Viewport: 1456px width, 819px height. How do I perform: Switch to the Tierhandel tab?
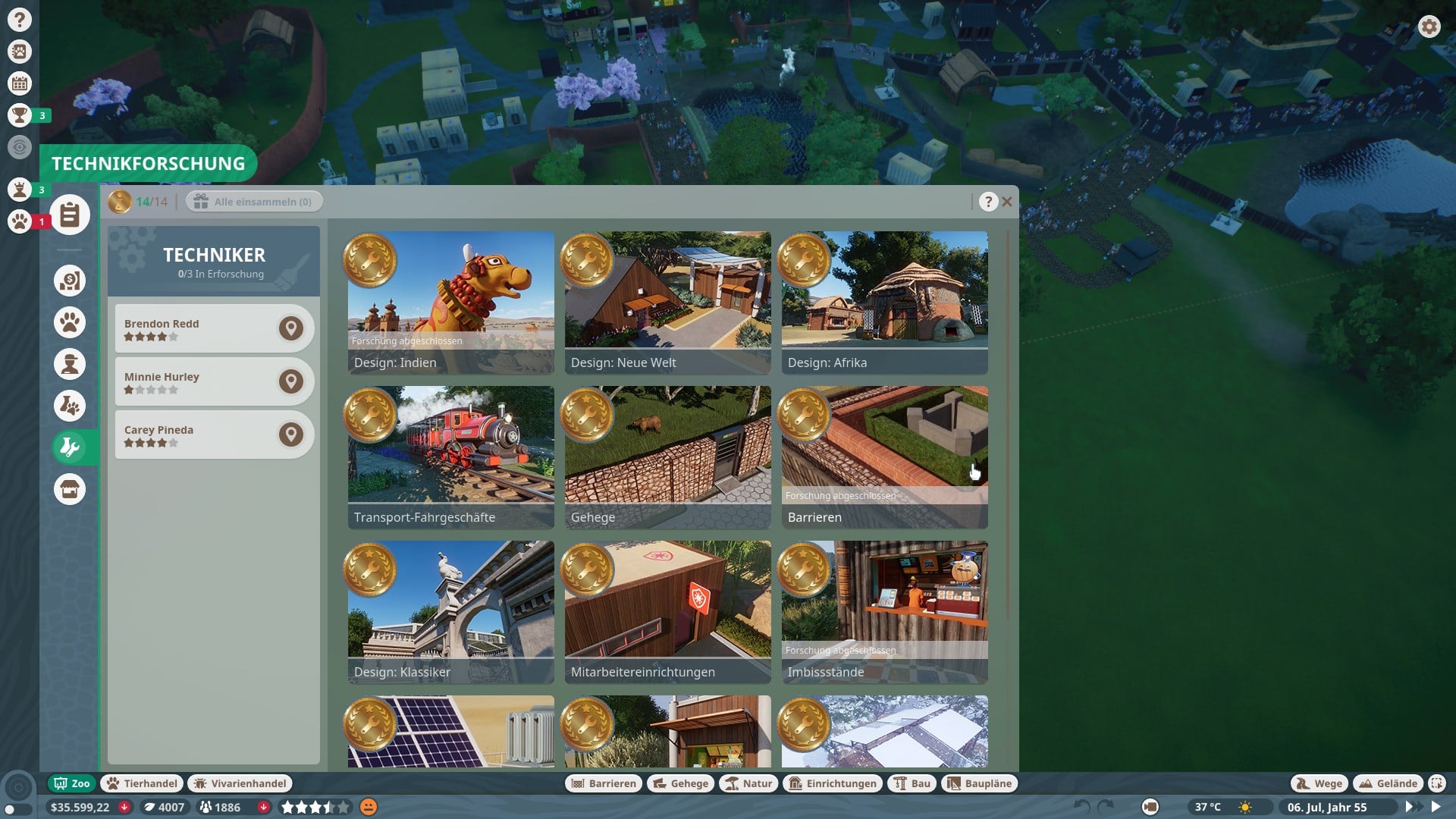[x=143, y=783]
